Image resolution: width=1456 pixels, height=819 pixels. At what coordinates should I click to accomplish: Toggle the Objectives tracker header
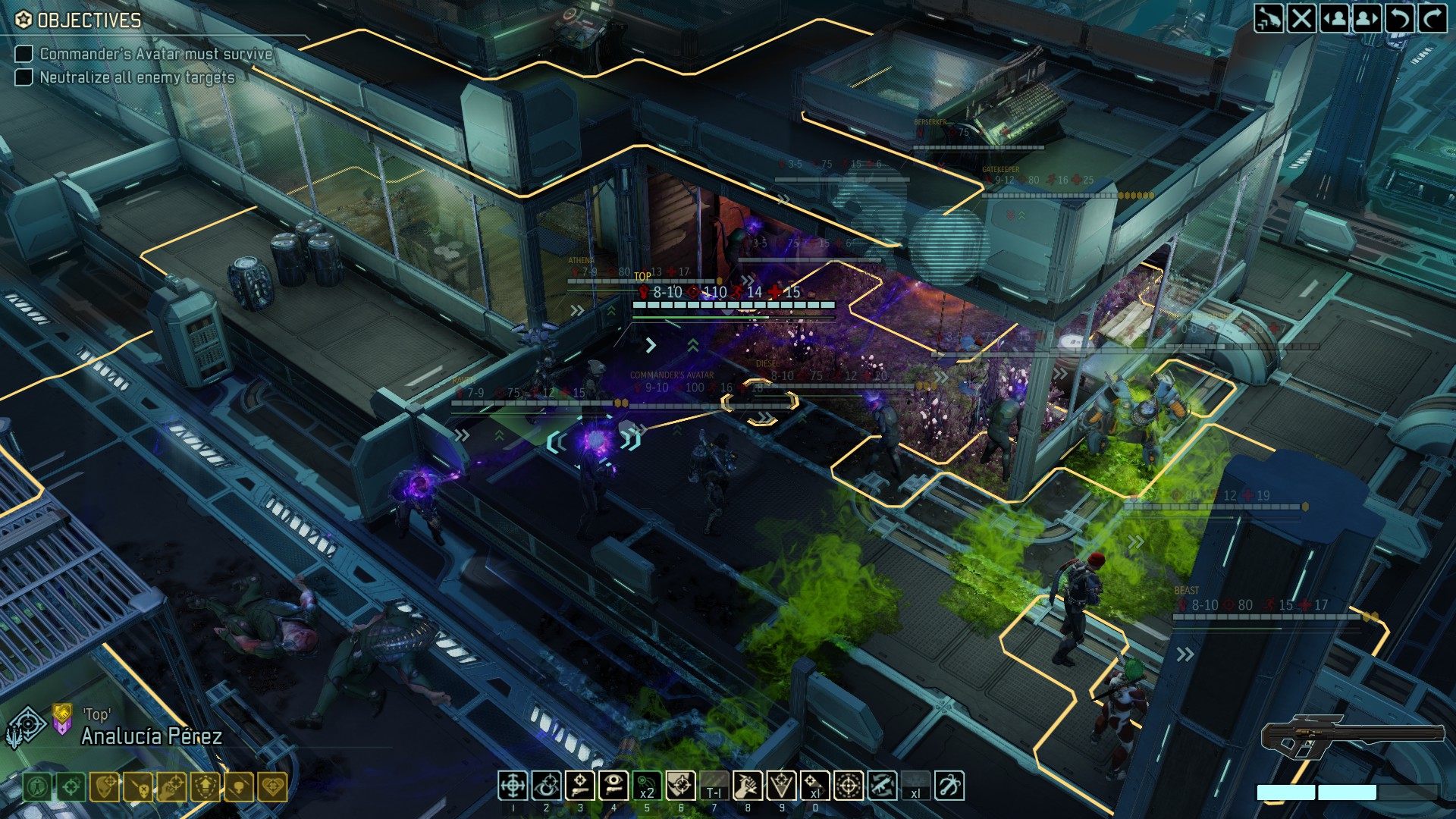point(79,20)
